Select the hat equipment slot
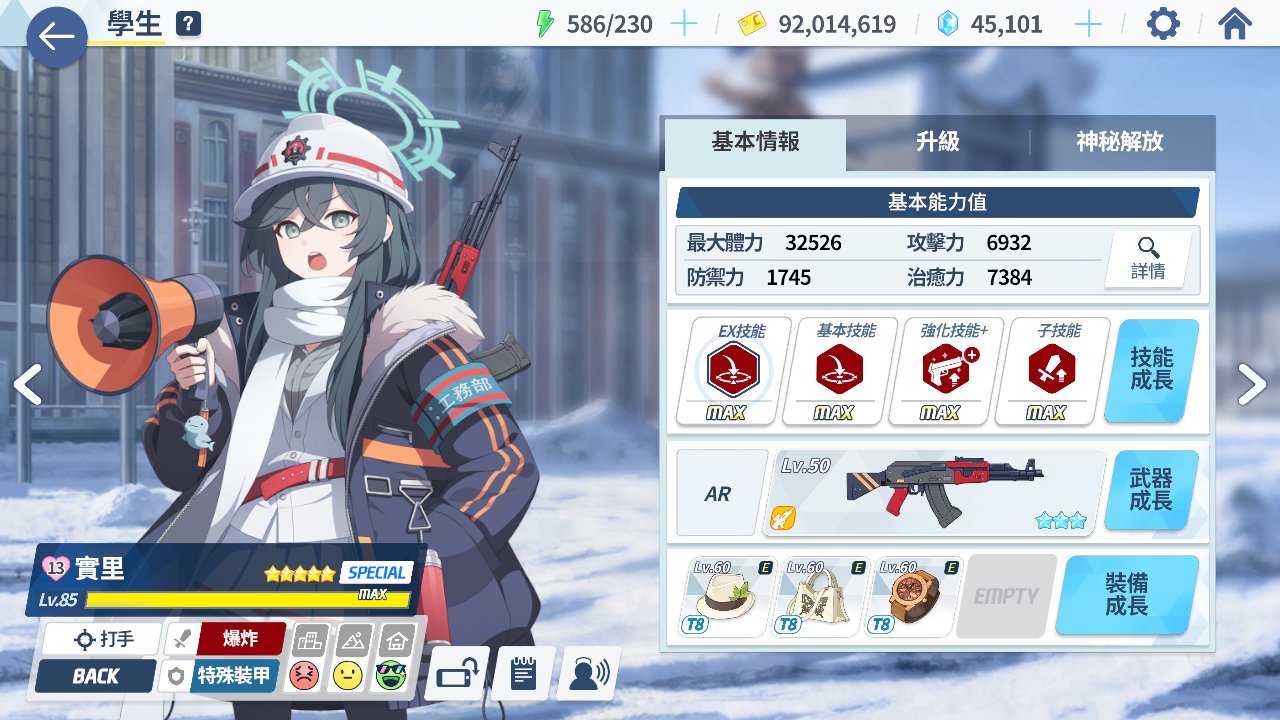The height and width of the screenshot is (720, 1280). click(727, 597)
